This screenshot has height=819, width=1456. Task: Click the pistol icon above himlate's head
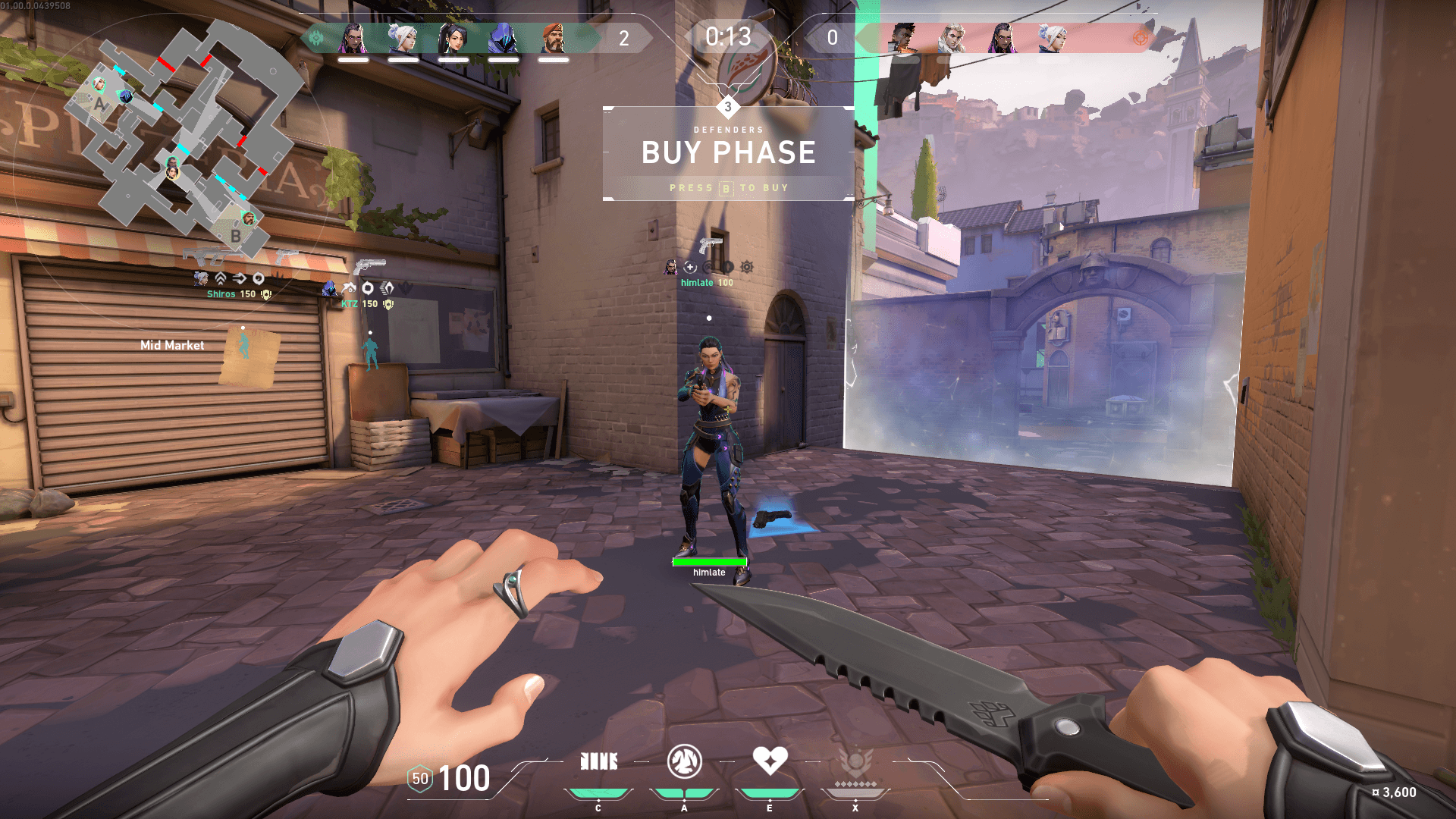[710, 246]
